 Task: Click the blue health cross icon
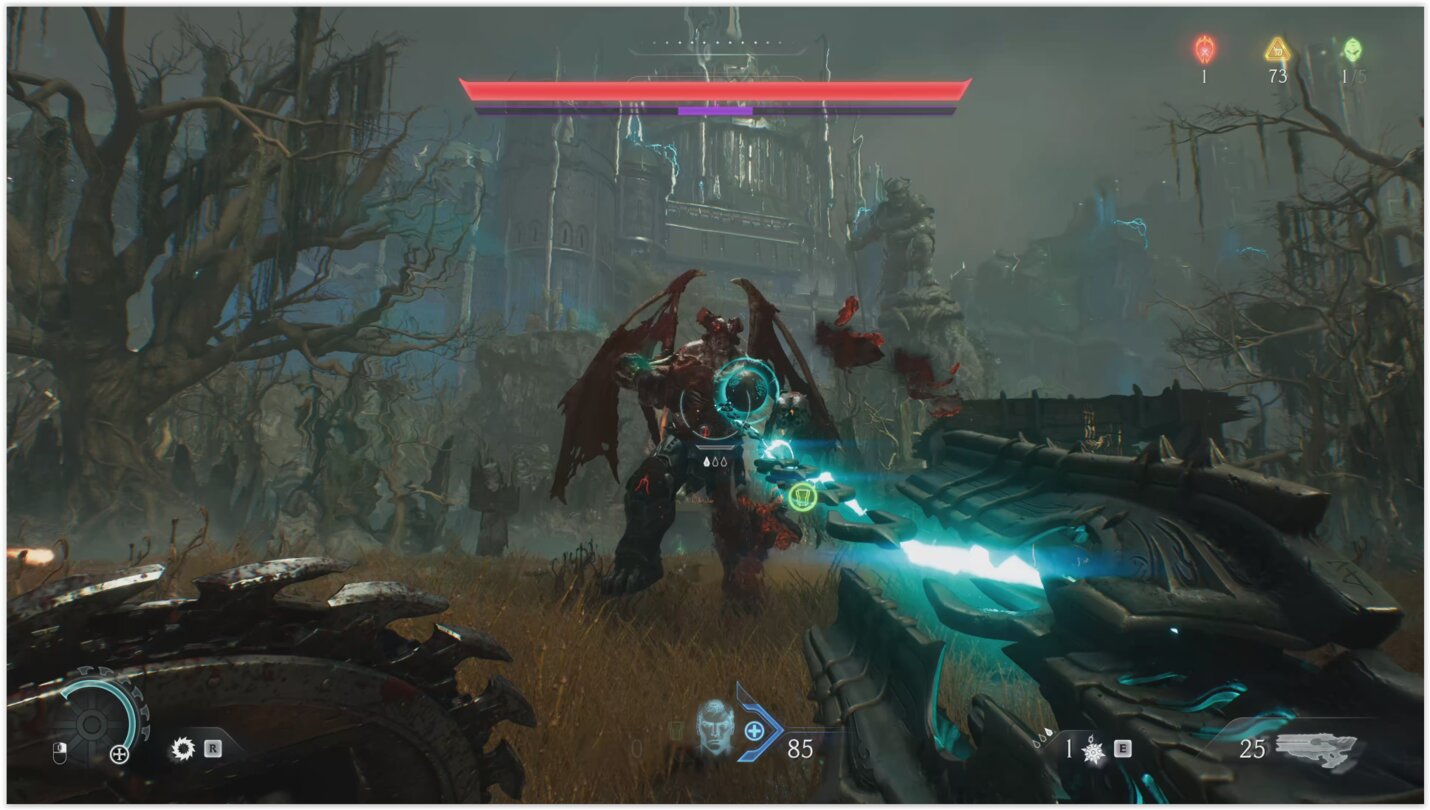(754, 732)
